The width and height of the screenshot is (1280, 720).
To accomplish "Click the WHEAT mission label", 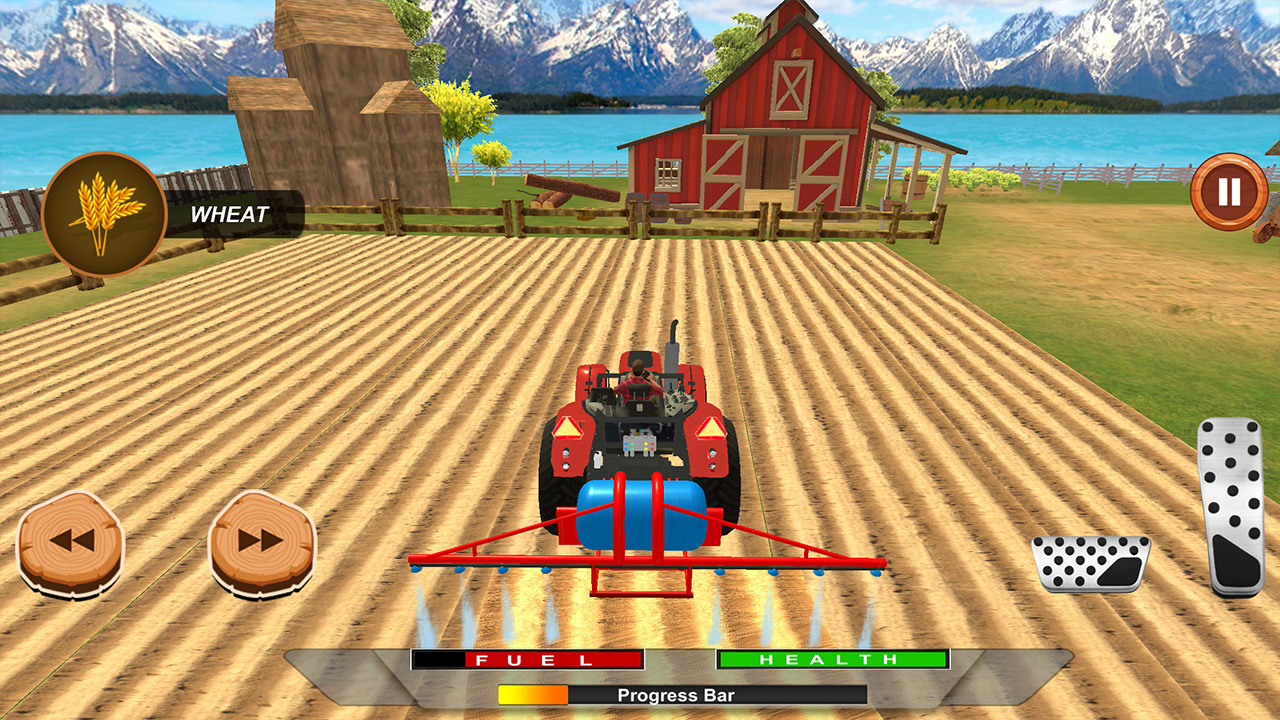I will tap(231, 212).
